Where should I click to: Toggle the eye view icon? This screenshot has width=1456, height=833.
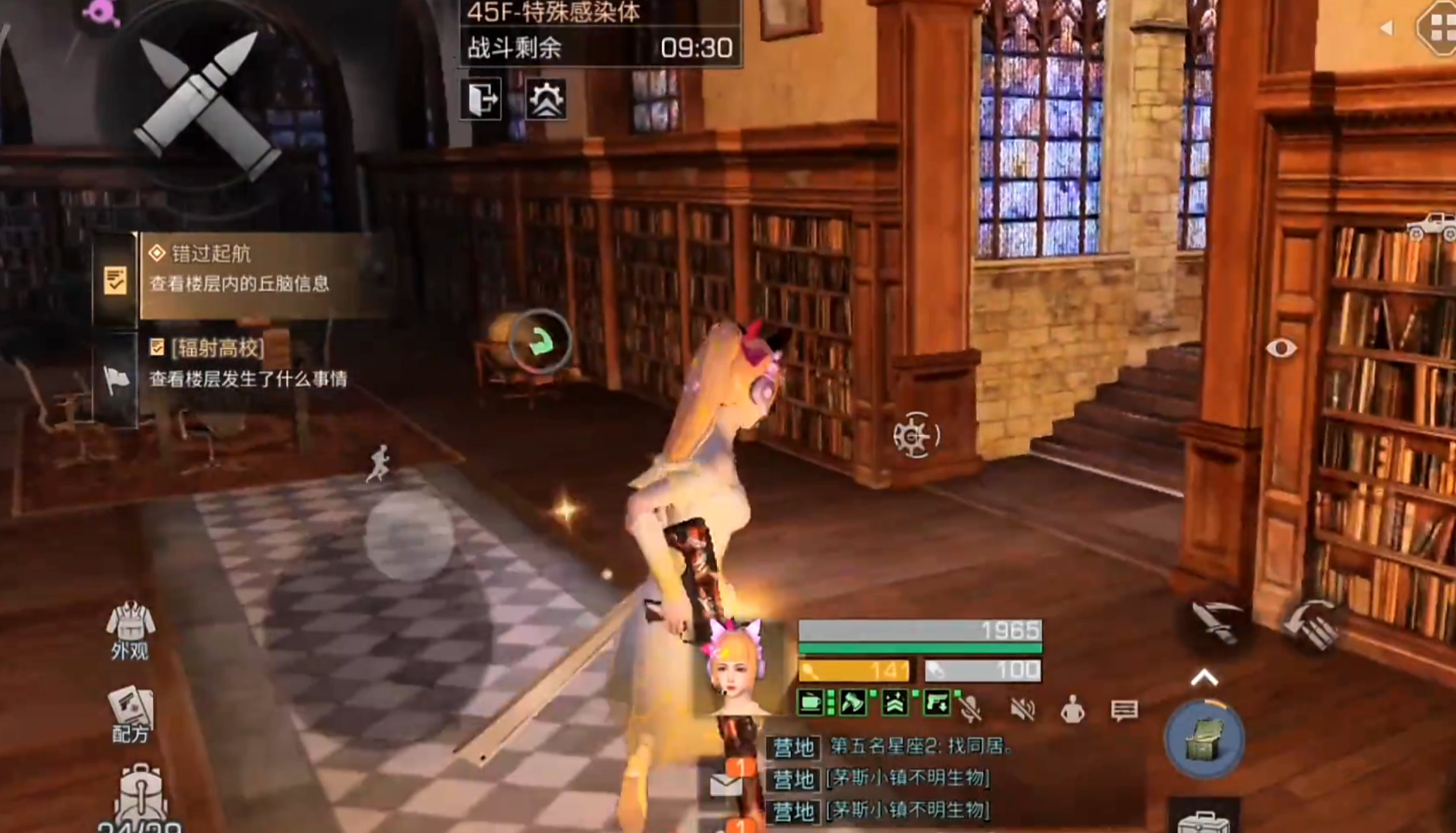(1281, 348)
